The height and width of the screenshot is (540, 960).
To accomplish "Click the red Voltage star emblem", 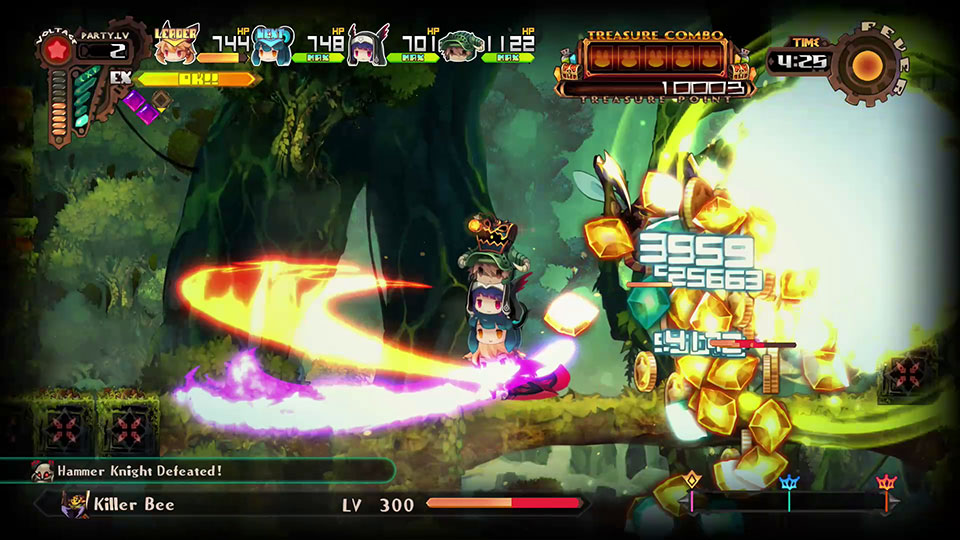I will (59, 52).
